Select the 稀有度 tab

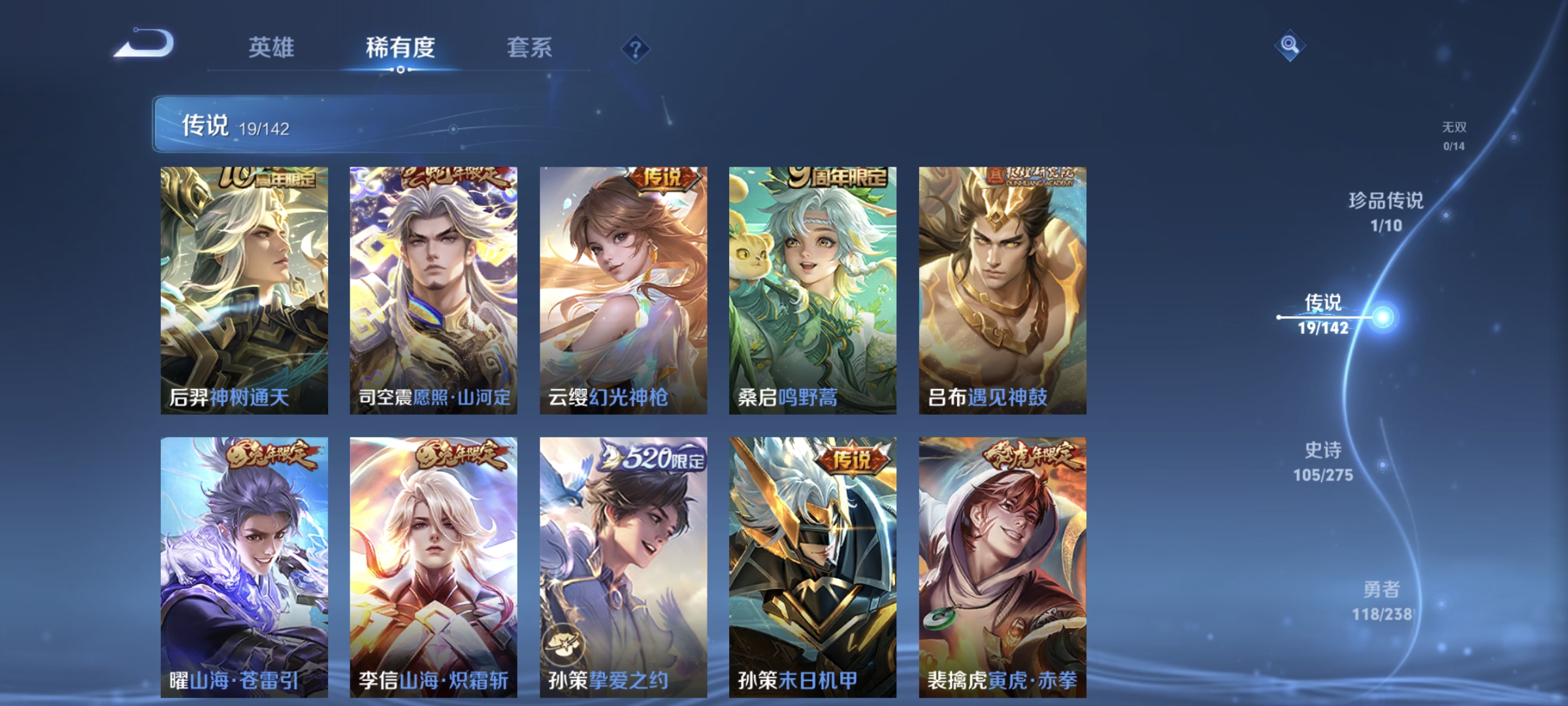pos(400,47)
